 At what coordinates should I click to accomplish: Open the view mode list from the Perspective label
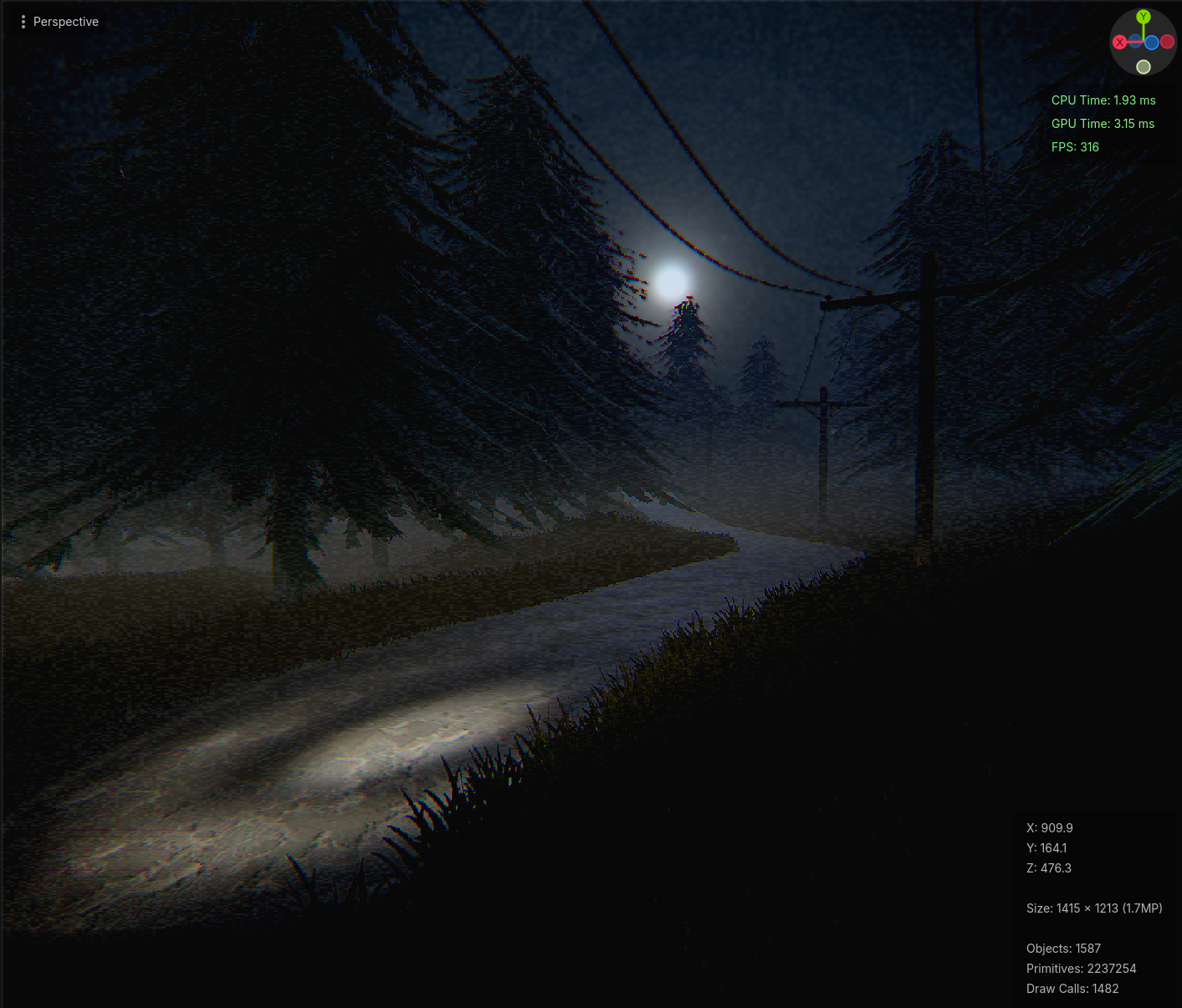click(x=65, y=21)
